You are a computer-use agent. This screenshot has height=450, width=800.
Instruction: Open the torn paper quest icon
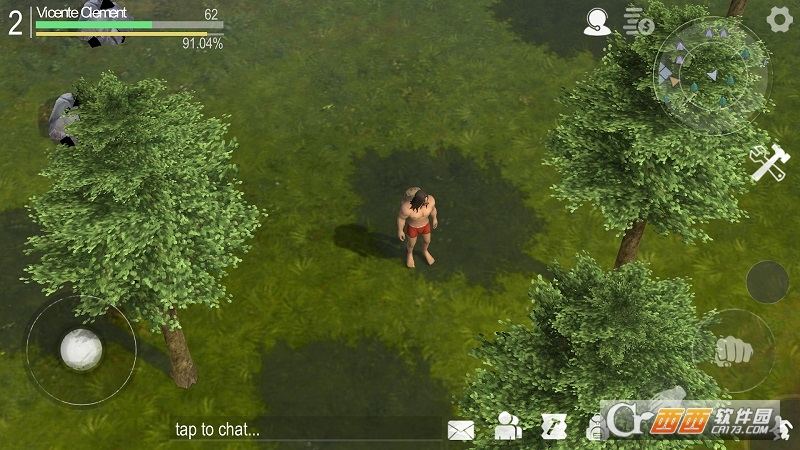(554, 428)
